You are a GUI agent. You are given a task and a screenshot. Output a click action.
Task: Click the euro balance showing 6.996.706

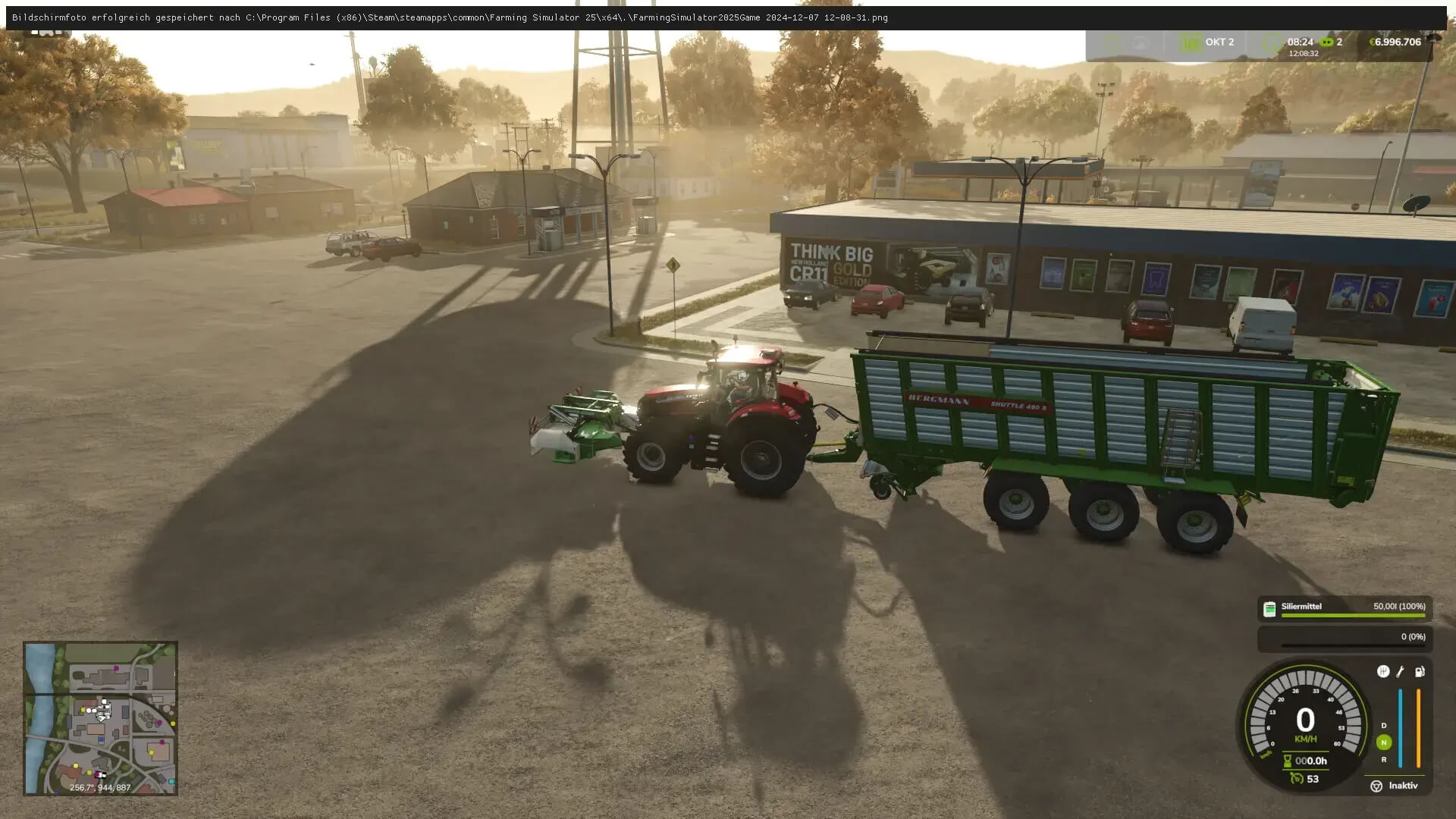point(1395,42)
